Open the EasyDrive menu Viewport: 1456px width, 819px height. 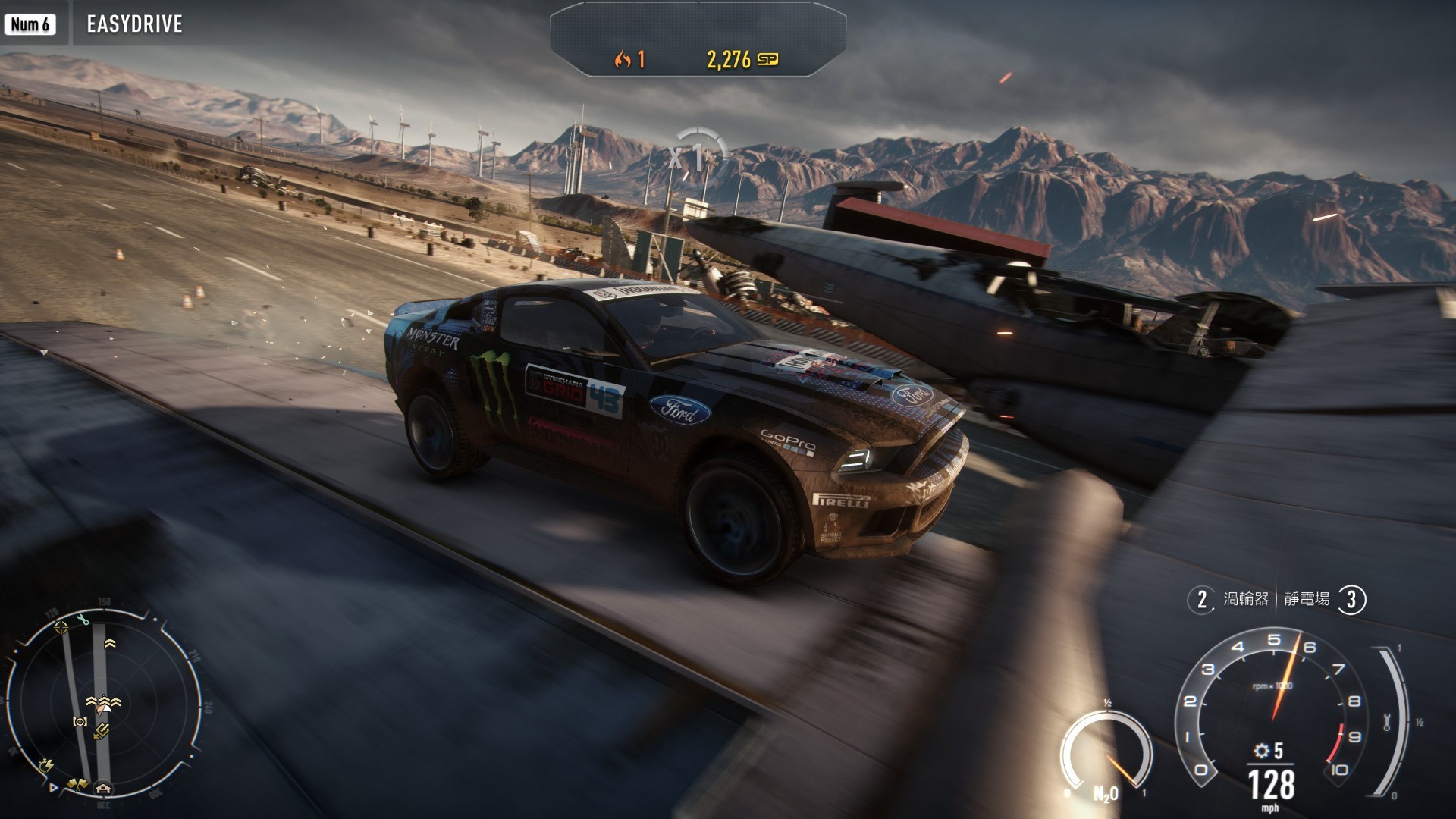click(x=134, y=24)
